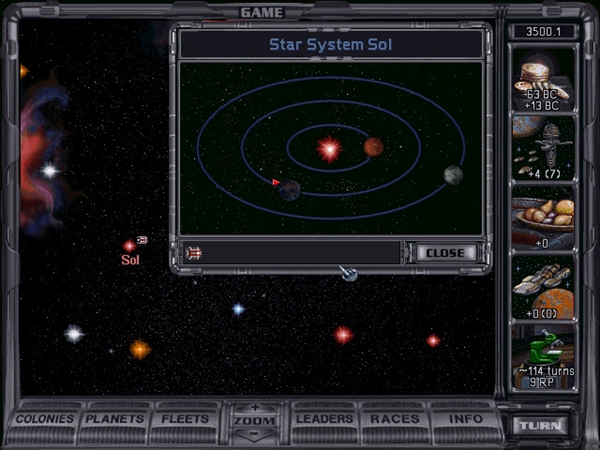Image resolution: width=600 pixels, height=450 pixels.
Task: Select the red planet in Sol system
Action: tap(374, 147)
